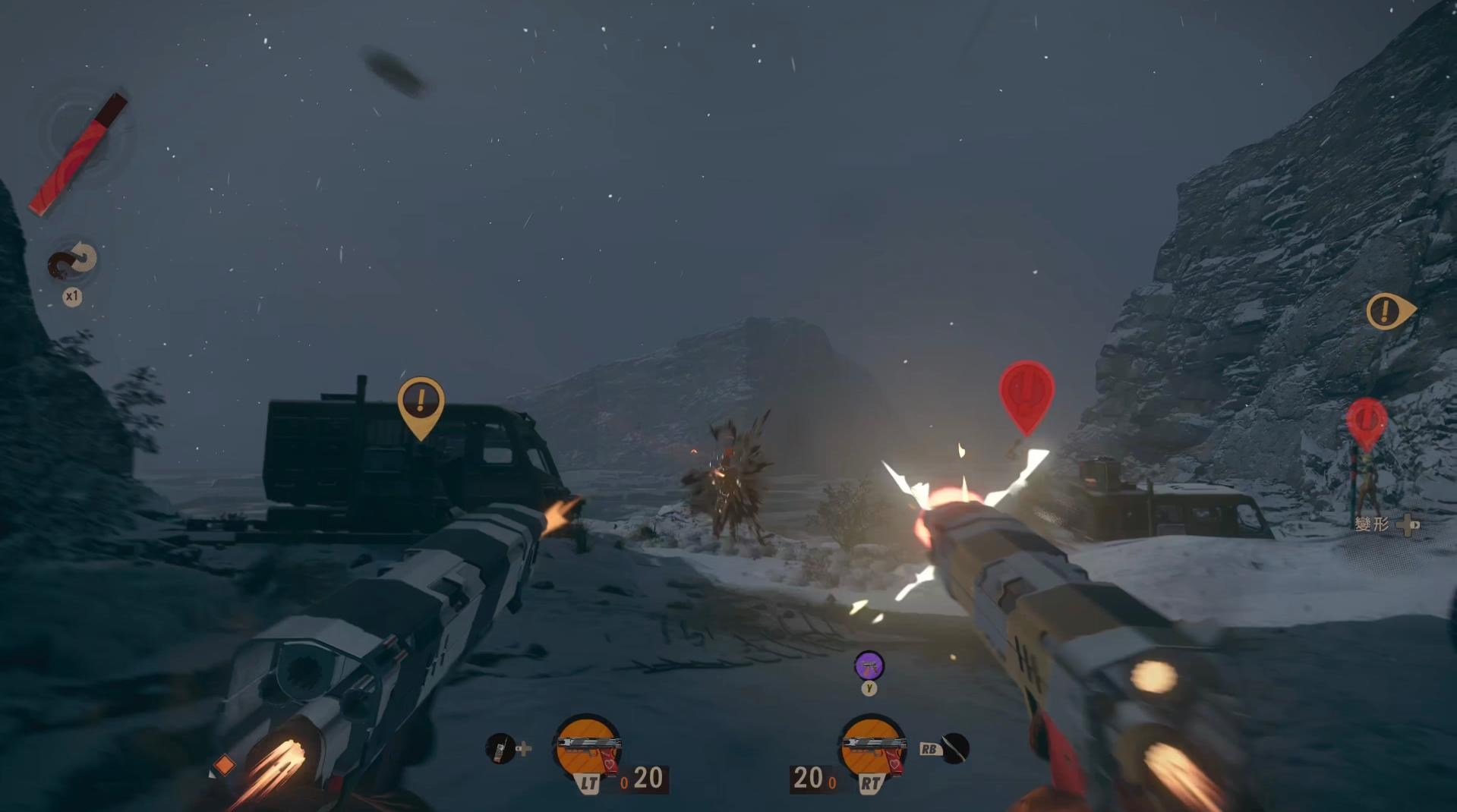The height and width of the screenshot is (812, 1457).
Task: Select the left-hand pistol icon marked LT
Action: (x=588, y=747)
